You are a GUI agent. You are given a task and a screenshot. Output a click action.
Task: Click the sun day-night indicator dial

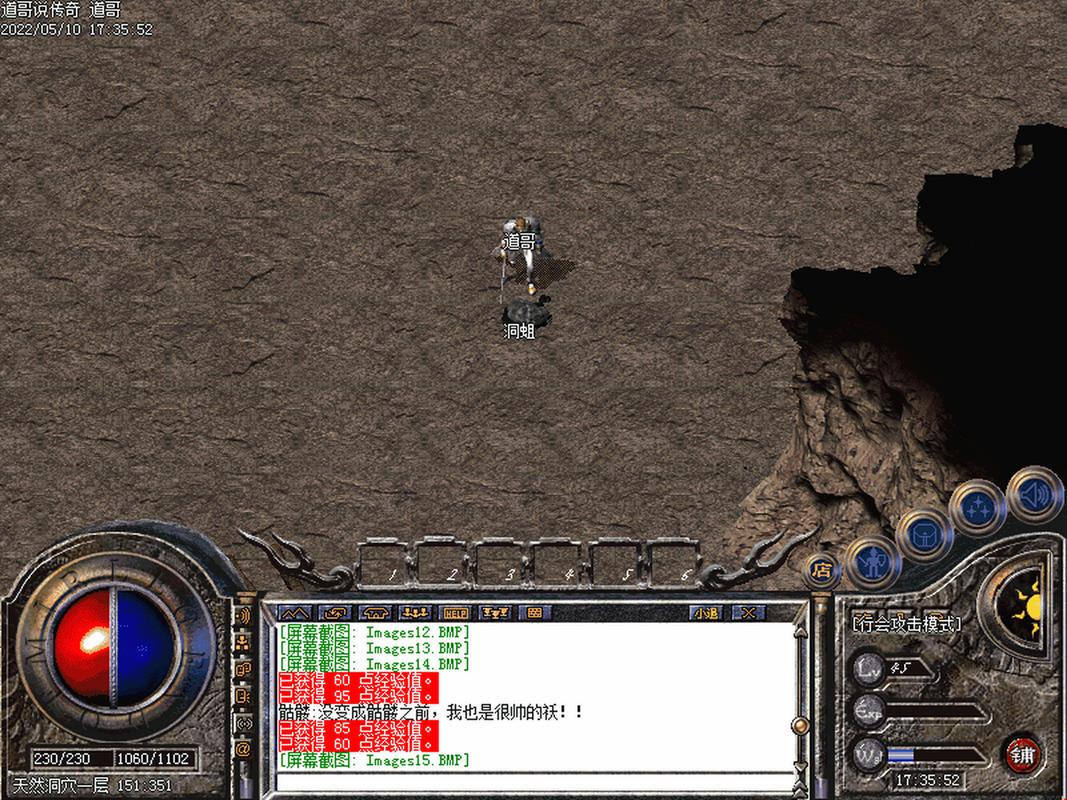(x=1021, y=601)
